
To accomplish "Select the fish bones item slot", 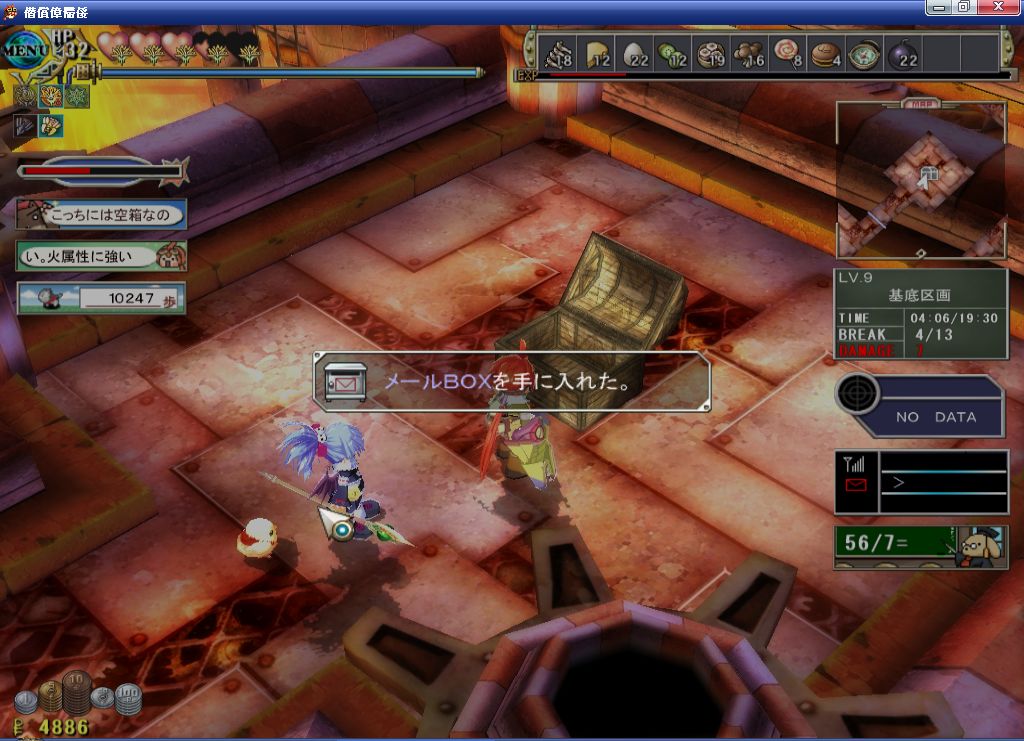I will click(558, 54).
